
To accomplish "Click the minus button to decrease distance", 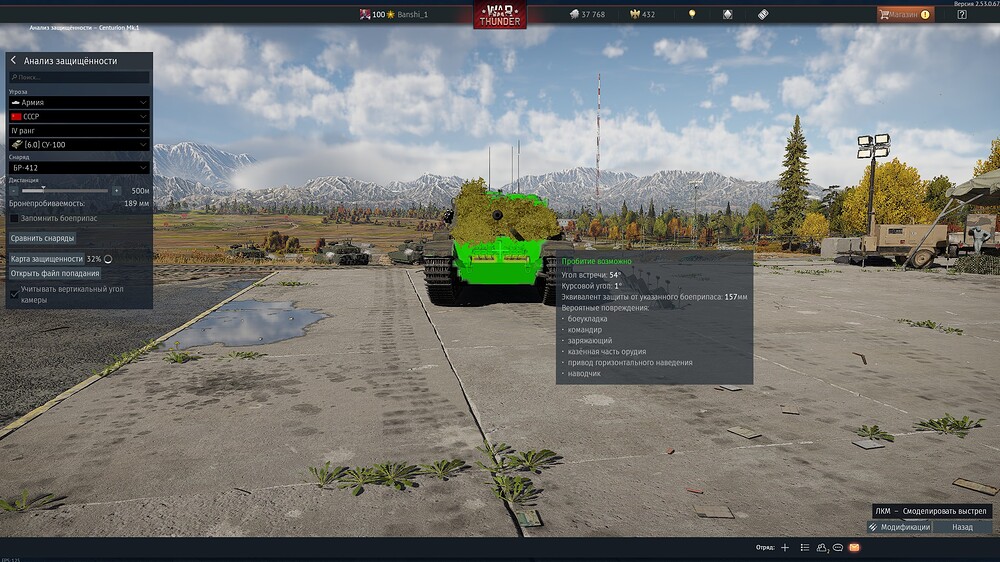I will [x=14, y=190].
